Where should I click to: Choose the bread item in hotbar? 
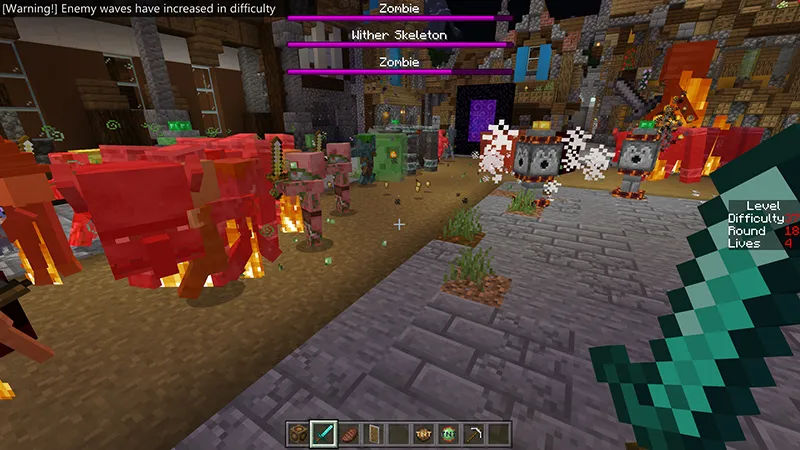click(x=349, y=433)
